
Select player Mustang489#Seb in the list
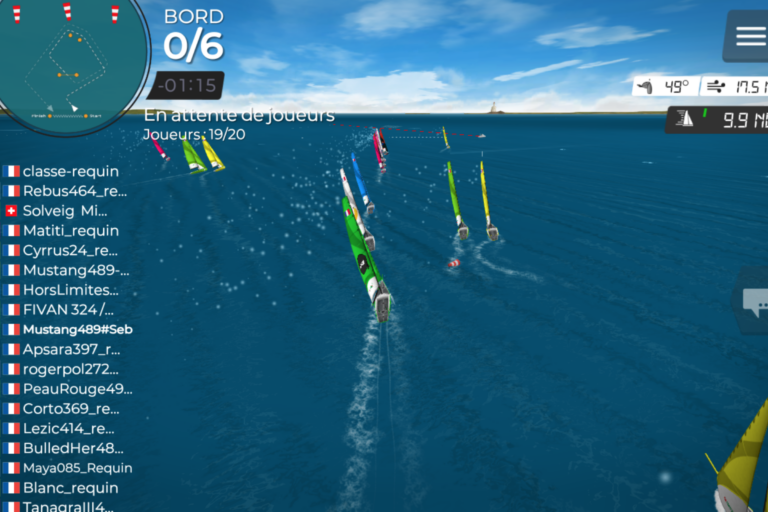coord(77,329)
